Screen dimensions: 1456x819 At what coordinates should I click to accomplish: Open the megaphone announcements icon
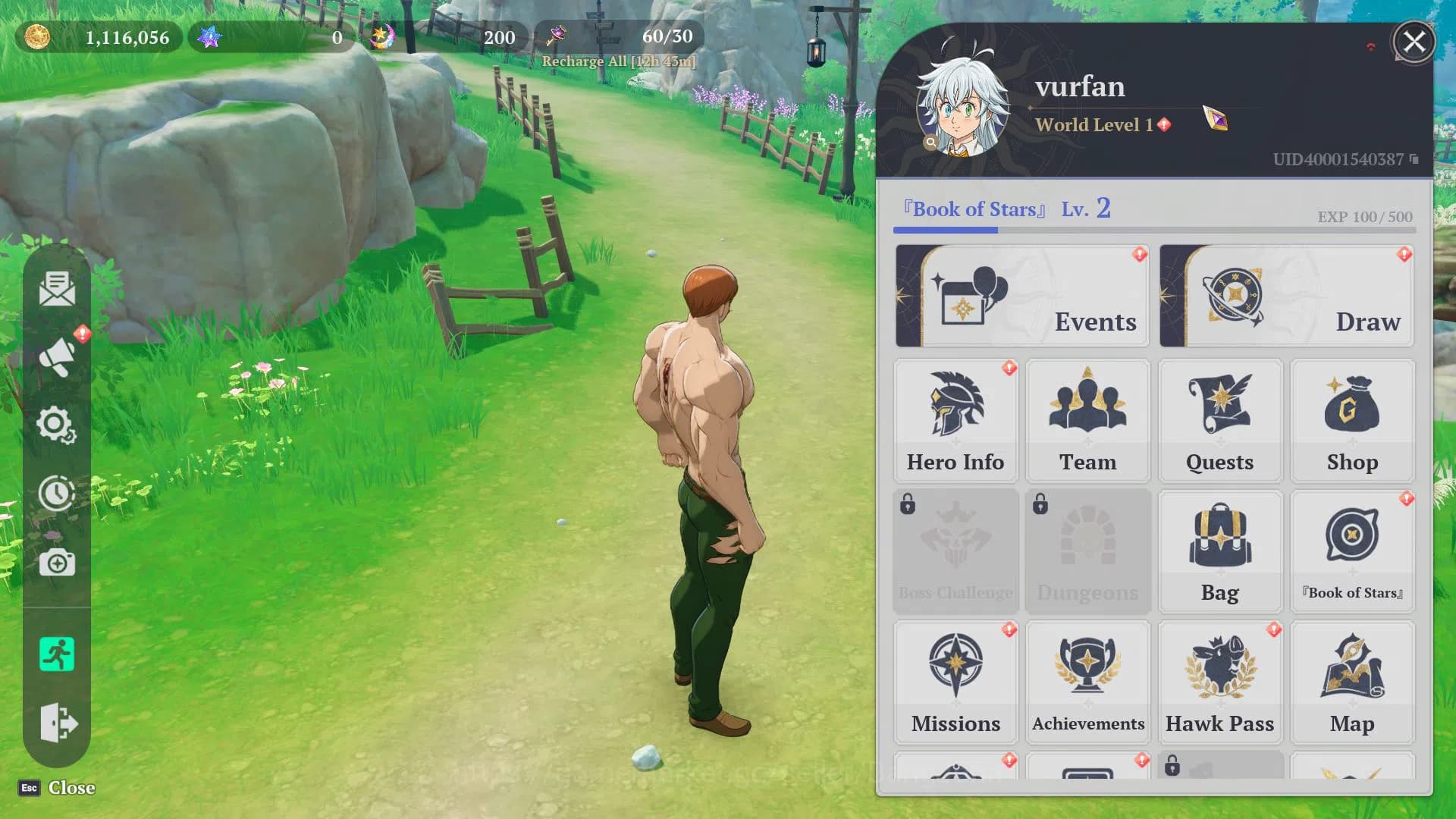[x=57, y=356]
